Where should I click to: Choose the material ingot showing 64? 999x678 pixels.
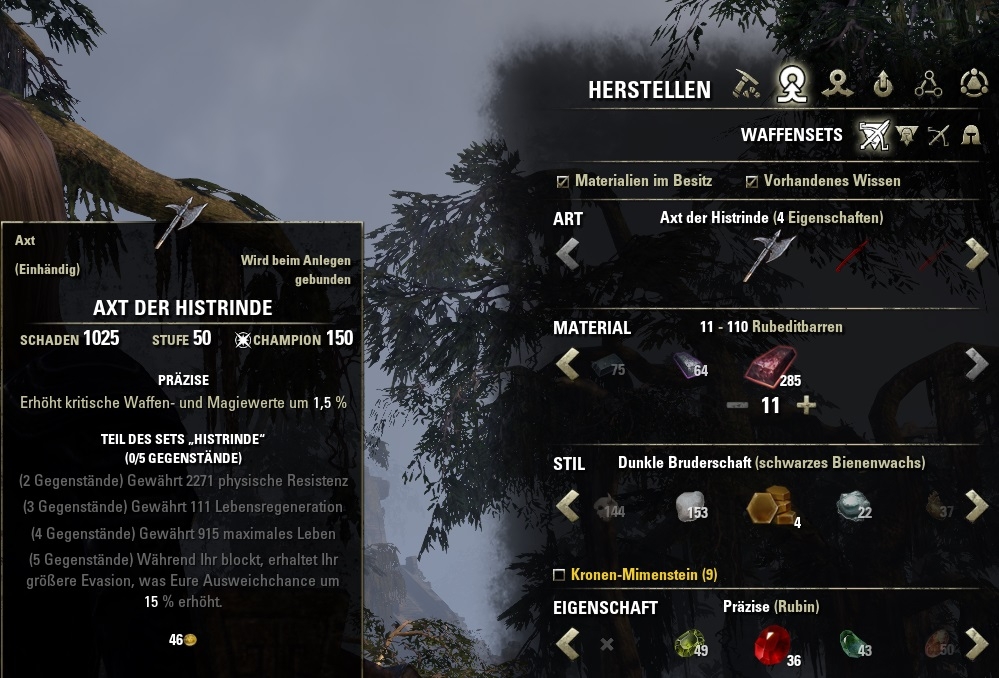point(688,365)
